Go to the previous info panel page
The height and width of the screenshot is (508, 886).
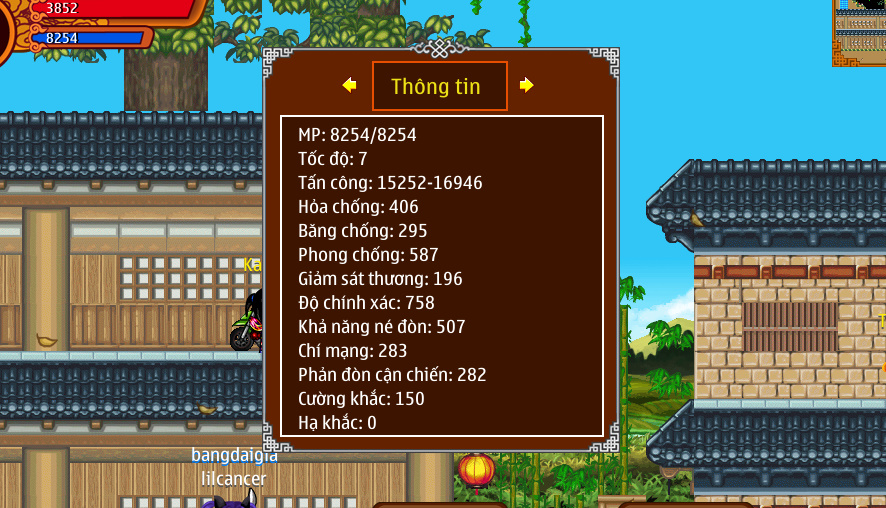(x=349, y=86)
